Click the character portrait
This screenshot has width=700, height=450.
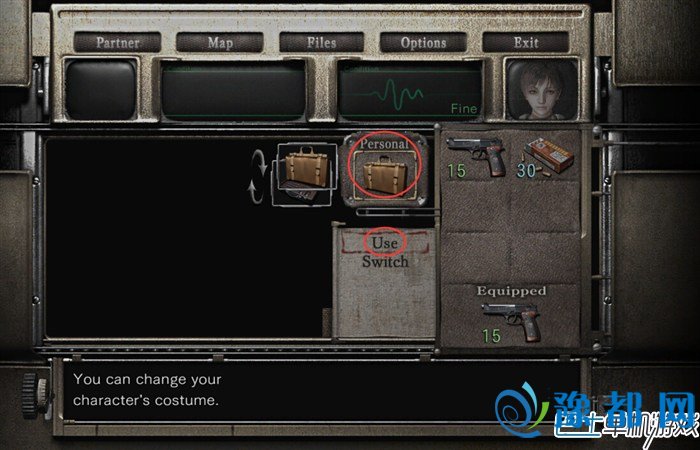click(541, 89)
